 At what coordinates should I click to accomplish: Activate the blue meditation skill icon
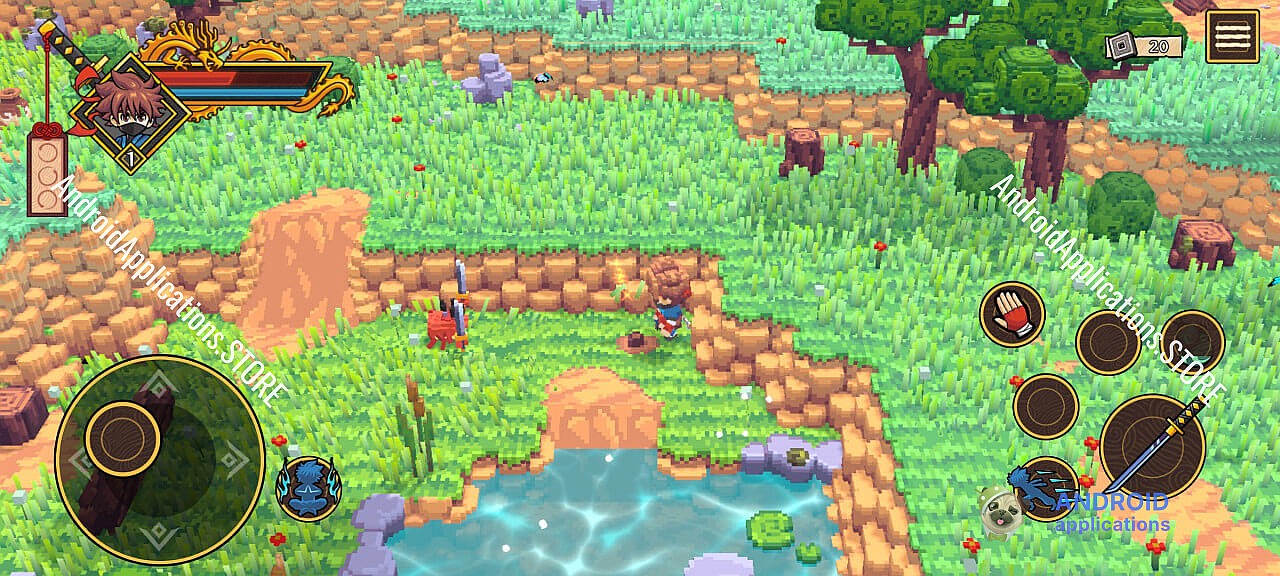pyautogui.click(x=309, y=489)
